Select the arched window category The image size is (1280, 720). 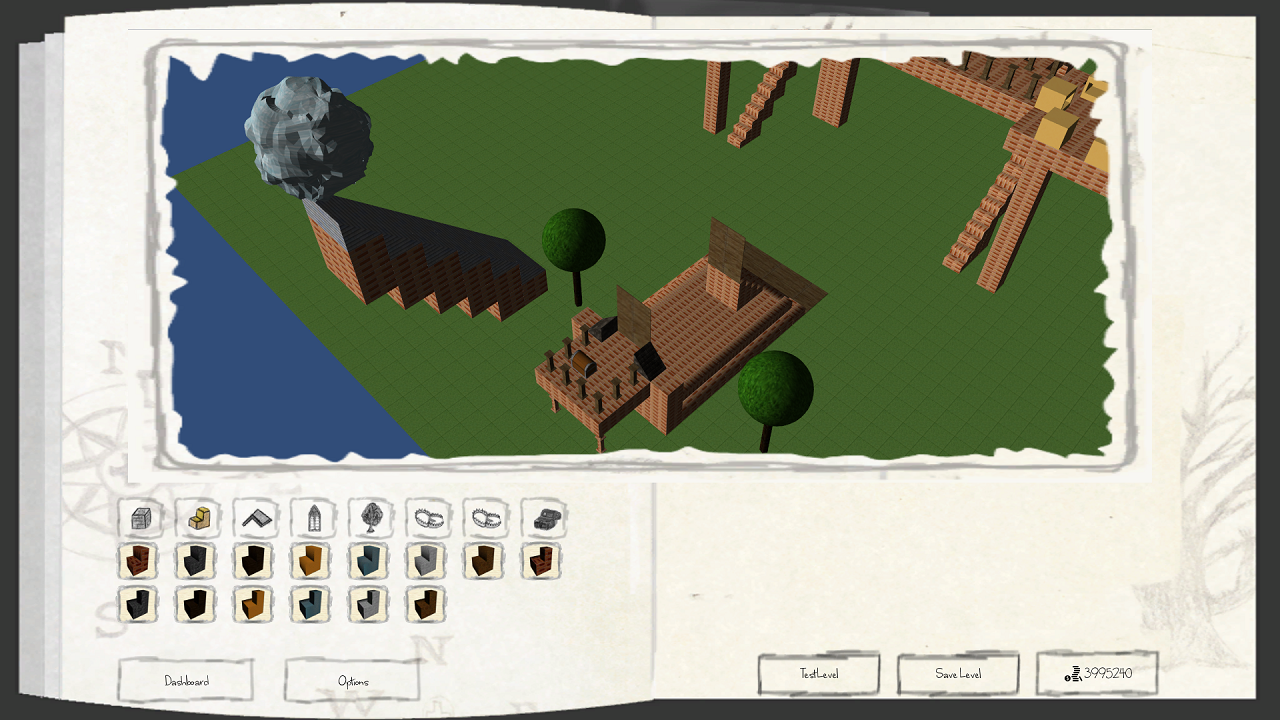coord(313,519)
